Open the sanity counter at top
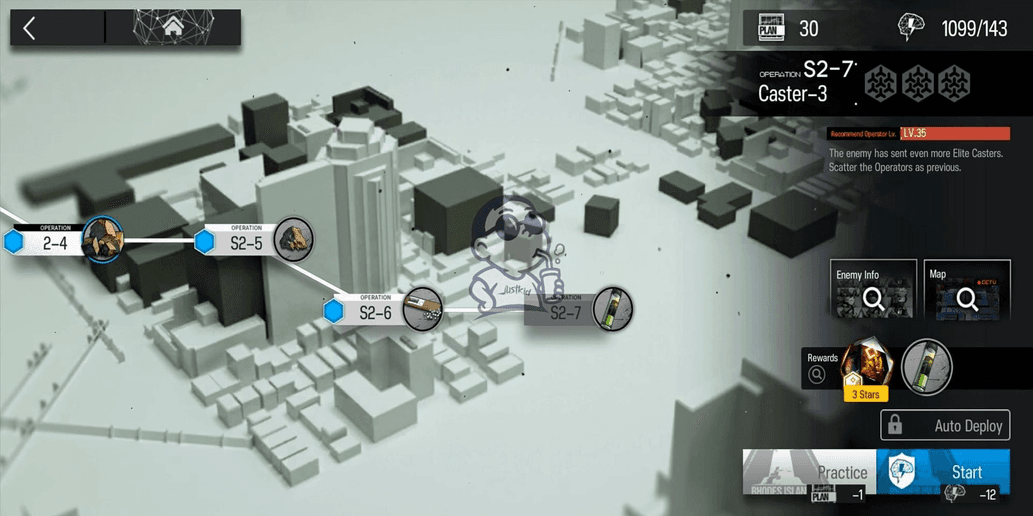 [x=955, y=27]
